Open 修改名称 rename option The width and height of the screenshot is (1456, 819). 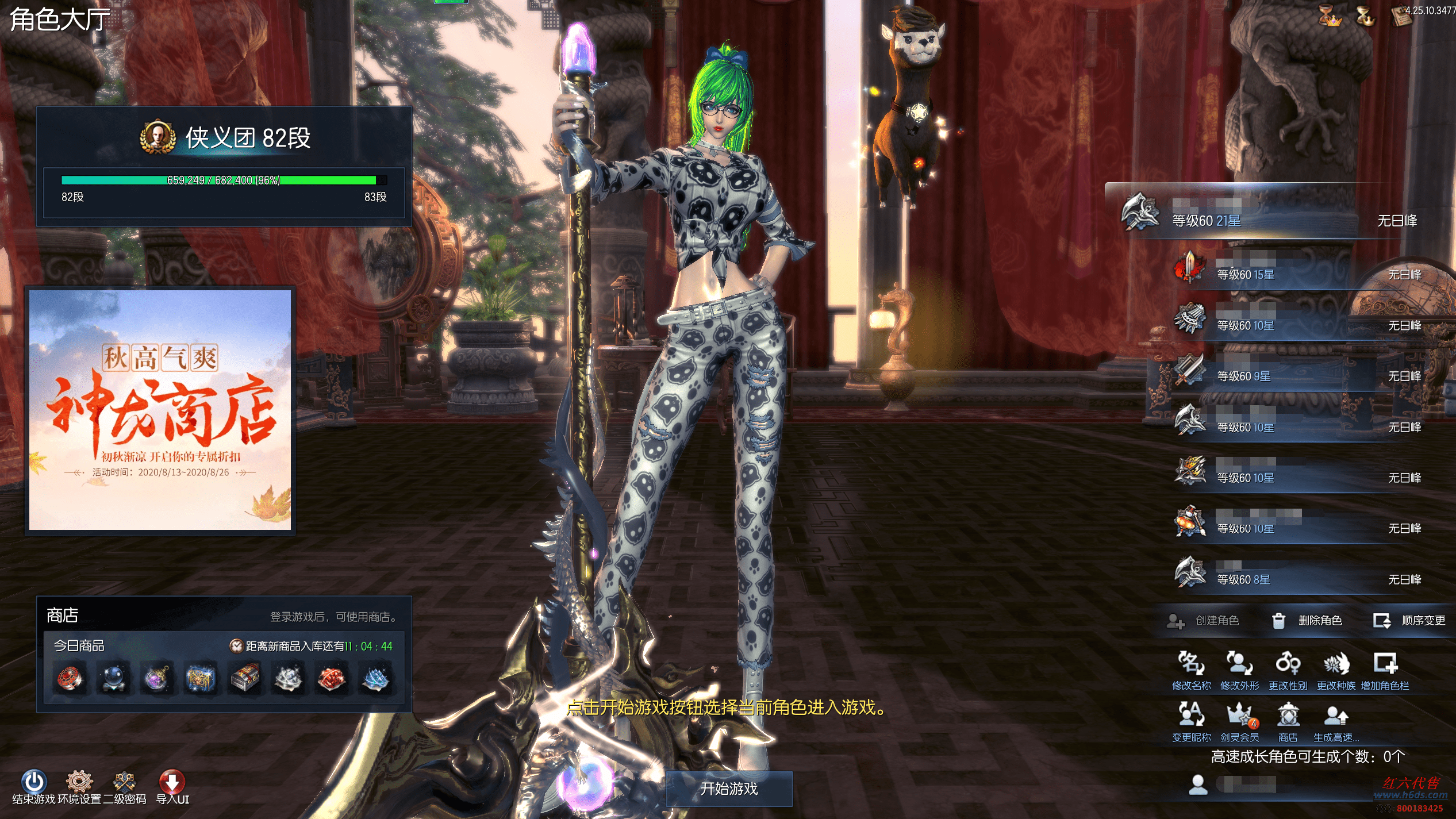1191,670
